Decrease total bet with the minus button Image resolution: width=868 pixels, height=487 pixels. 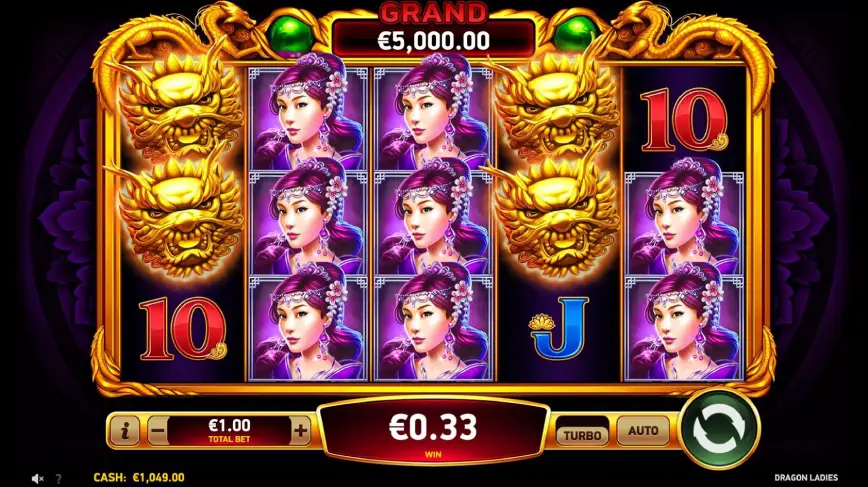click(x=157, y=431)
